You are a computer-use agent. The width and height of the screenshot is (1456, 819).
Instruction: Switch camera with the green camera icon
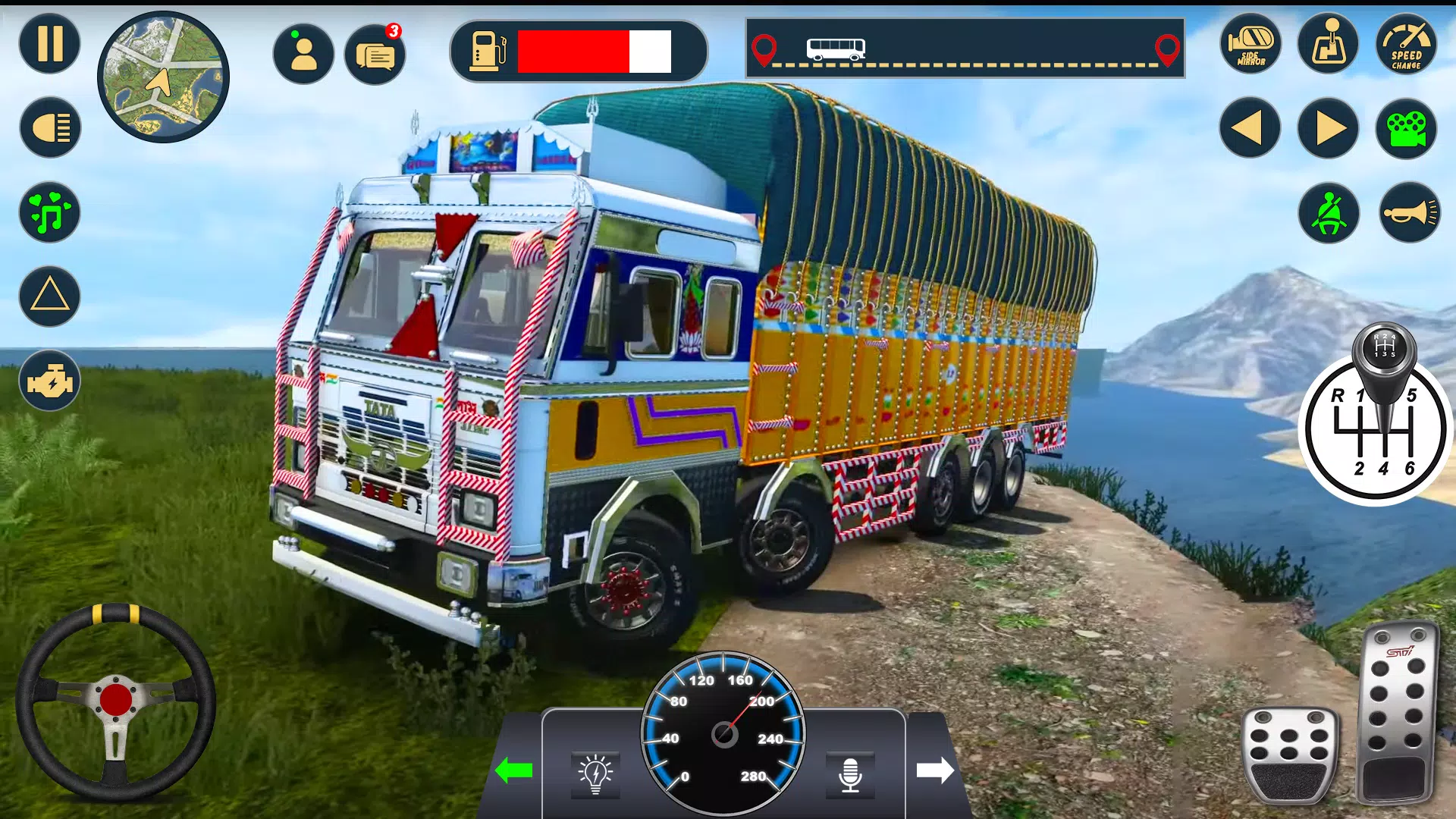pyautogui.click(x=1407, y=128)
